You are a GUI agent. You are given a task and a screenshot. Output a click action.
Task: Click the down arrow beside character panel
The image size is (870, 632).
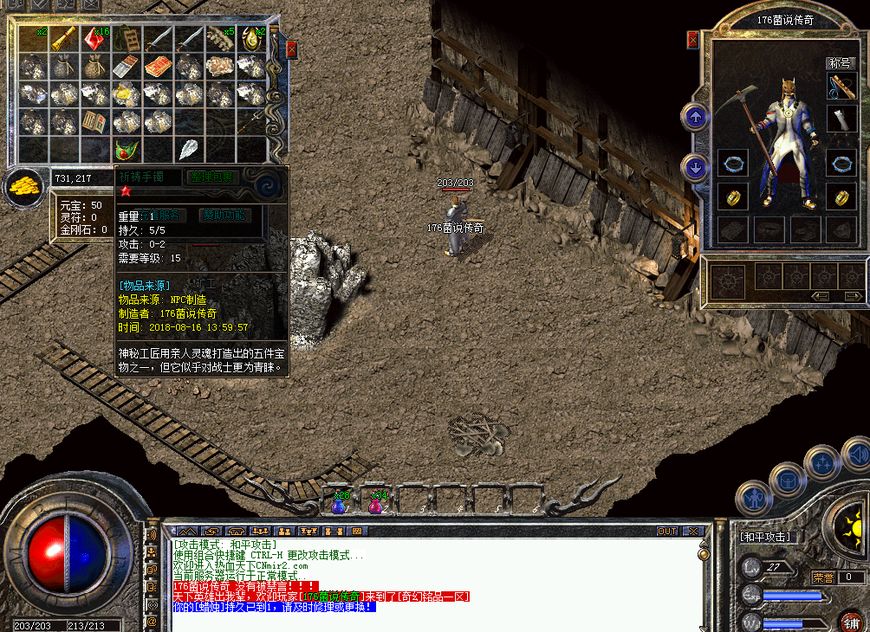[695, 167]
